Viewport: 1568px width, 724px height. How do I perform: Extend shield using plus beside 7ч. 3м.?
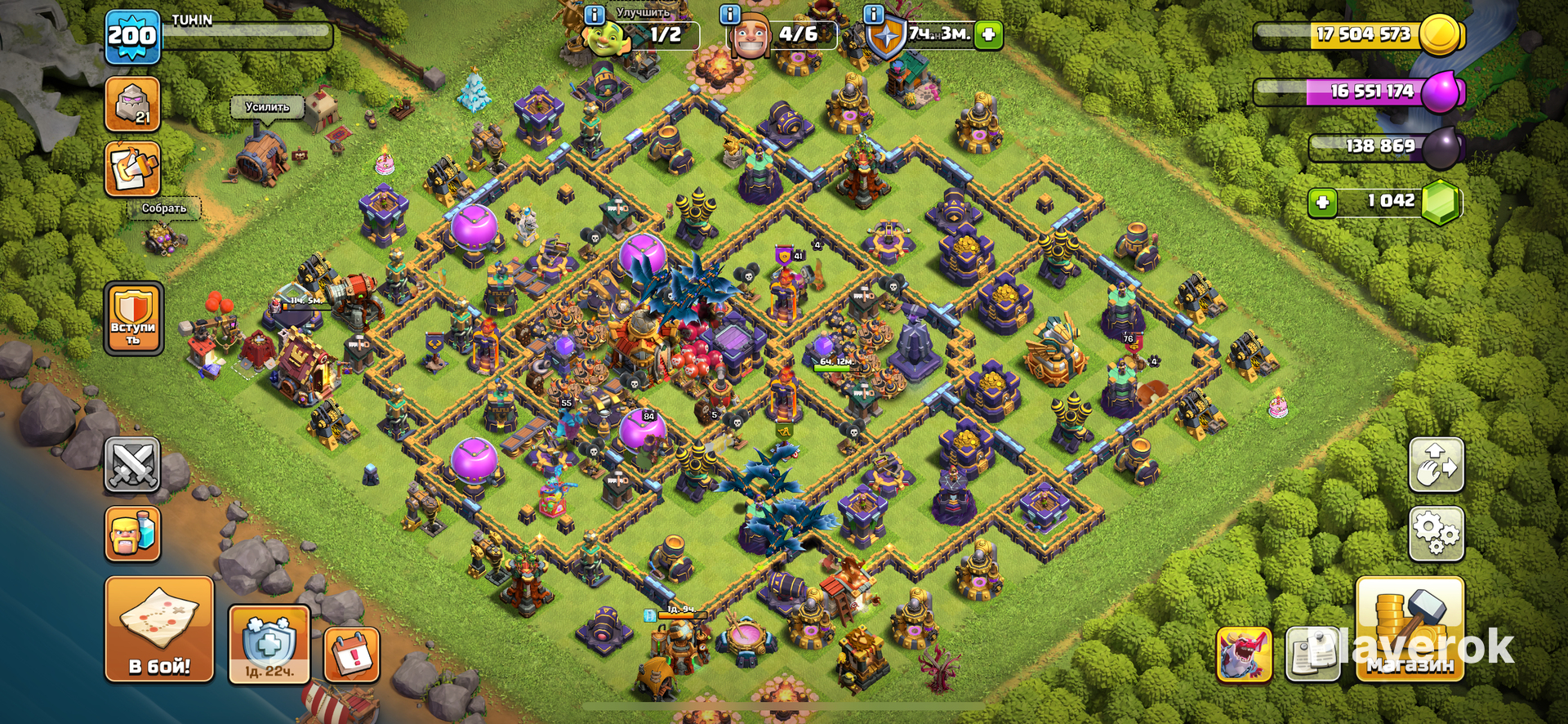click(988, 34)
